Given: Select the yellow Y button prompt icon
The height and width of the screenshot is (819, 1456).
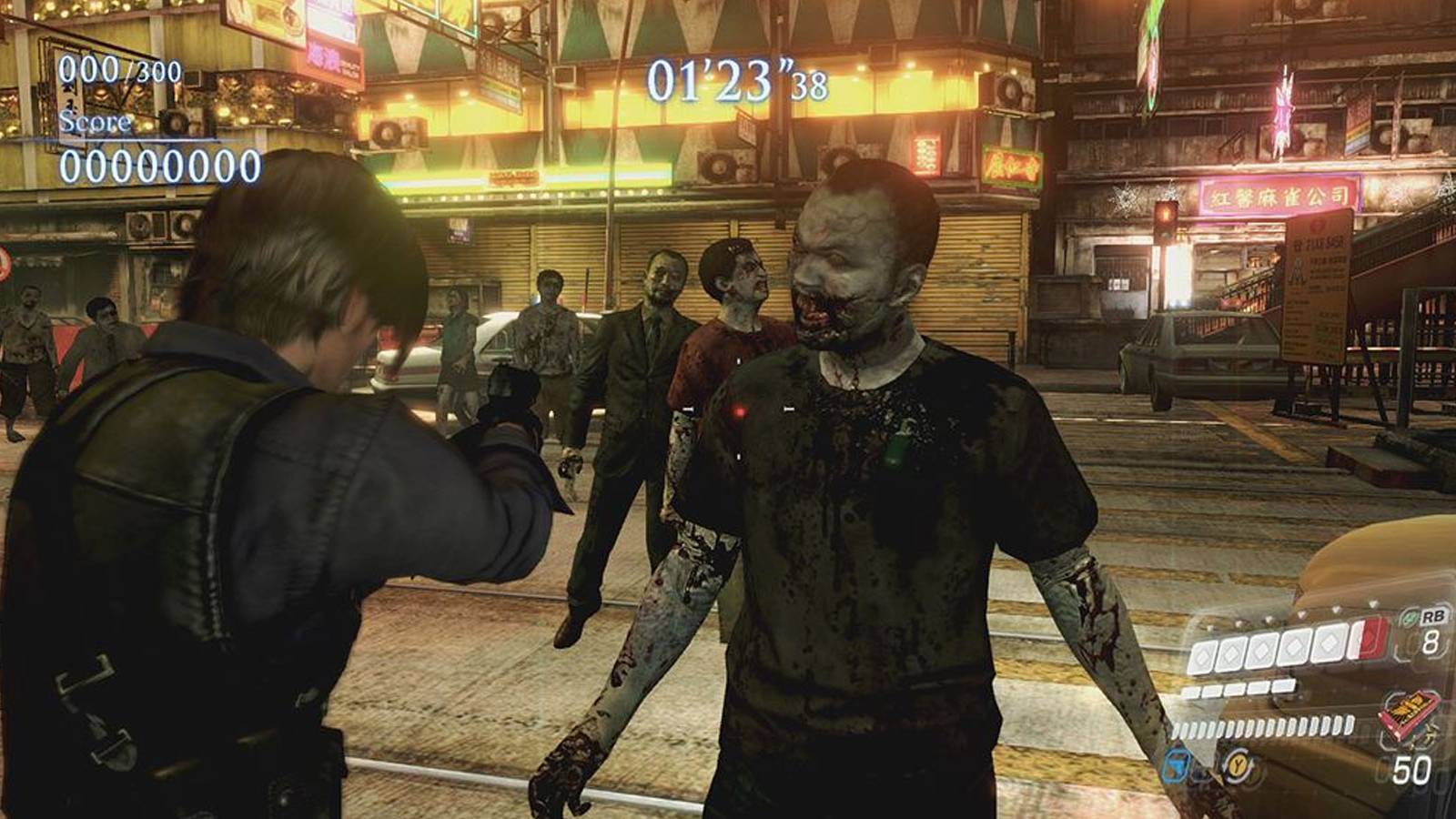Looking at the screenshot, I should click(x=1239, y=765).
